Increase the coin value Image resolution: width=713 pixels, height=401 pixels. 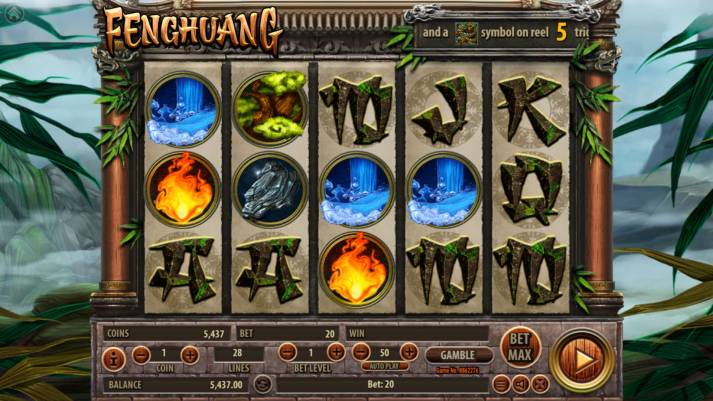[x=189, y=354]
